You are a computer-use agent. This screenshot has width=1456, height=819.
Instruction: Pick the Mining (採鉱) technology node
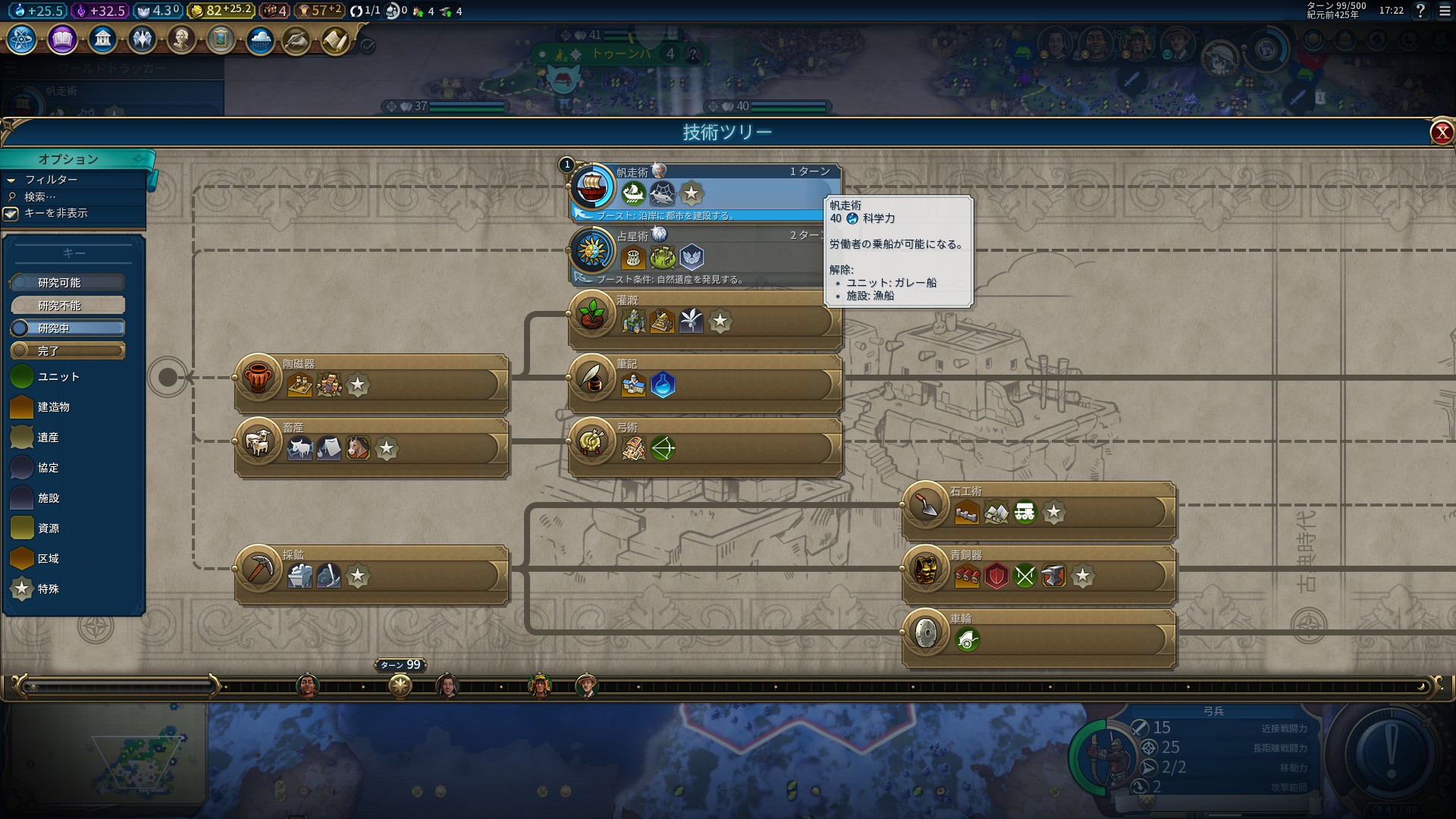pyautogui.click(x=259, y=568)
